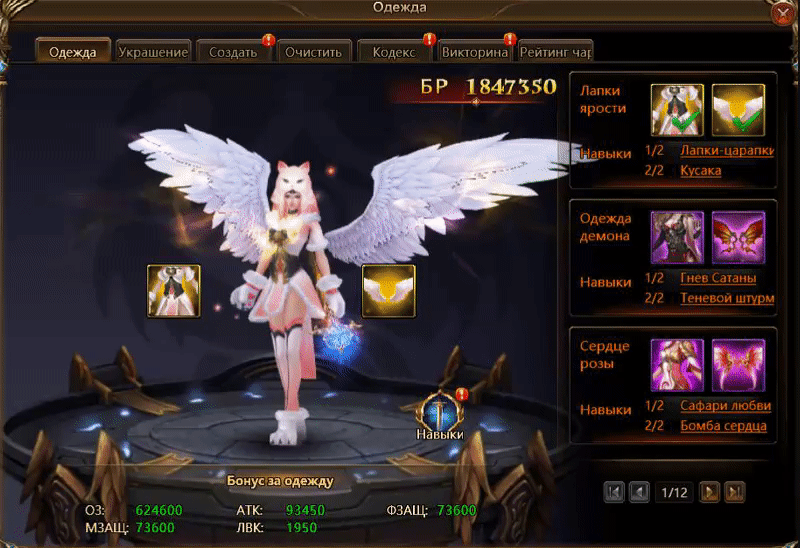
Task: Go to the next costume page
Action: pos(709,492)
